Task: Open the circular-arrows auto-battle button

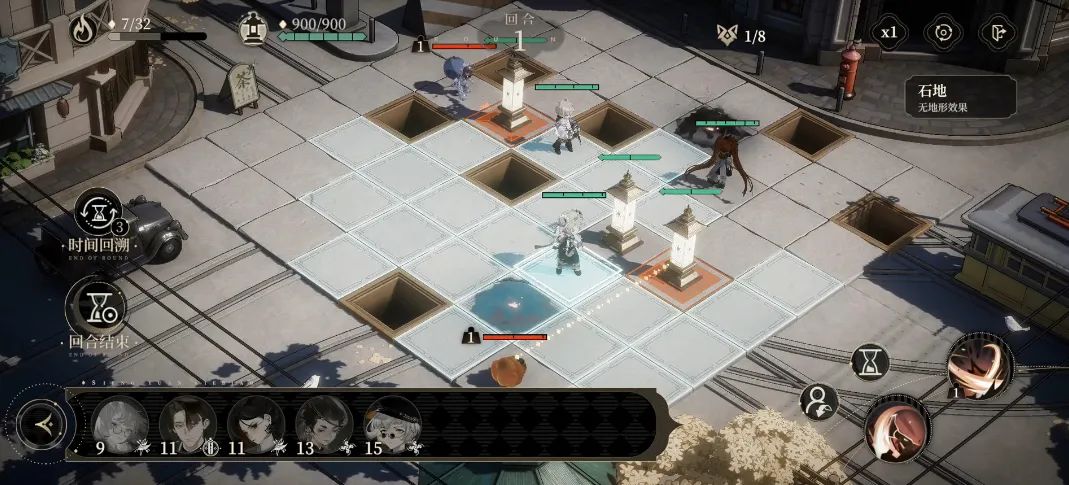Action: (942, 32)
